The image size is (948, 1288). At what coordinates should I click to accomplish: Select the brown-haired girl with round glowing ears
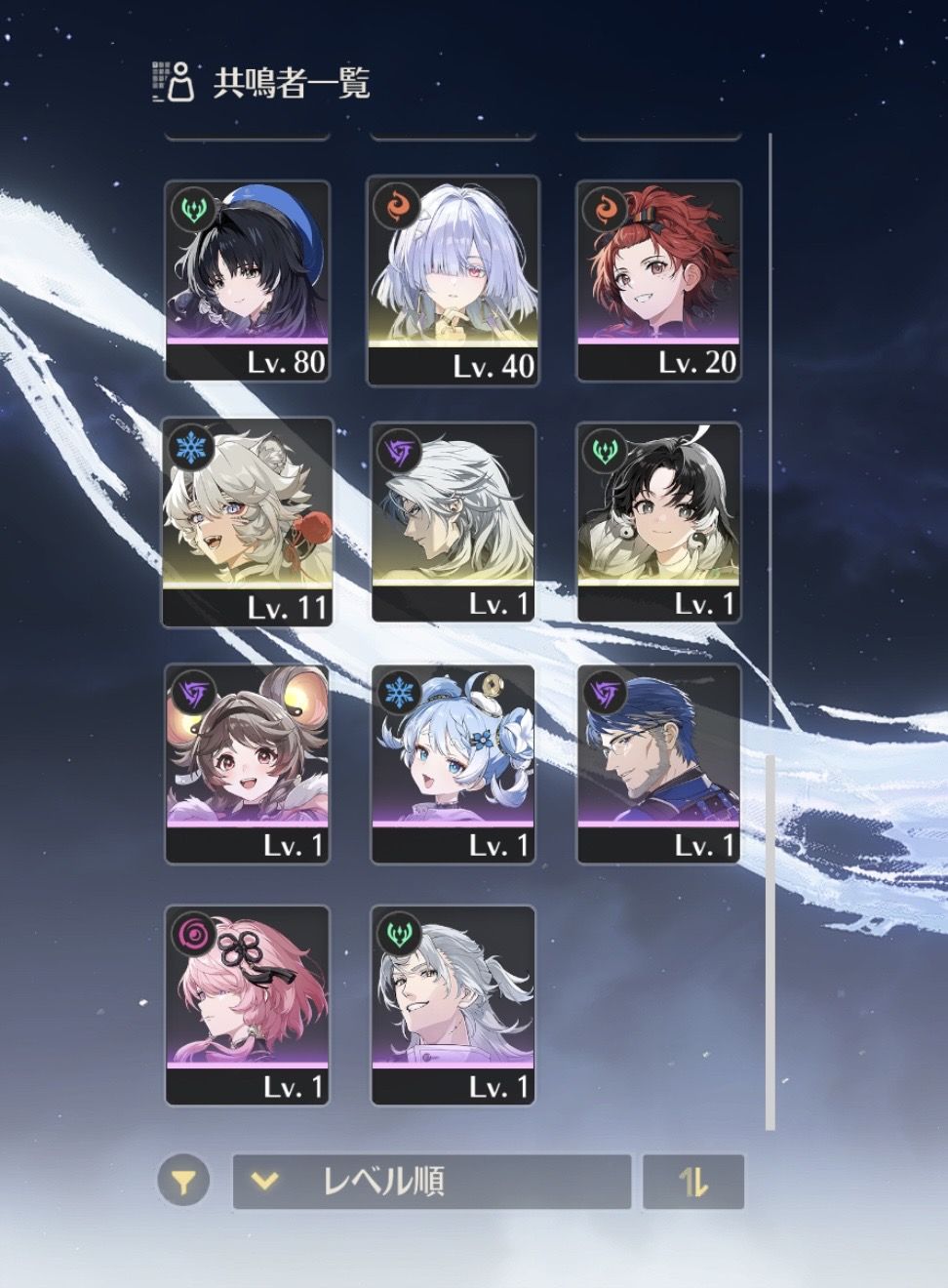pos(248,764)
